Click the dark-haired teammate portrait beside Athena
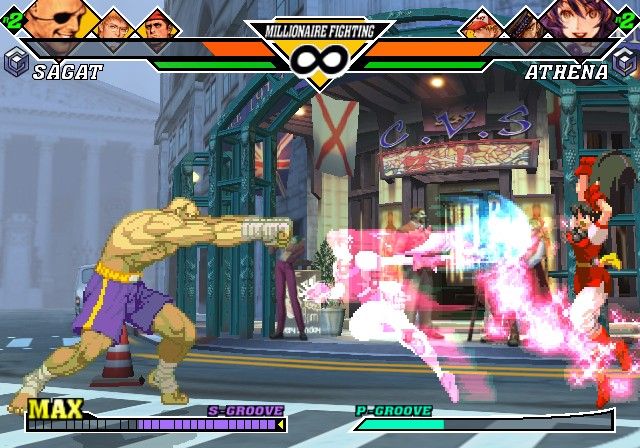Viewport: 640px width, 448px height. point(526,23)
